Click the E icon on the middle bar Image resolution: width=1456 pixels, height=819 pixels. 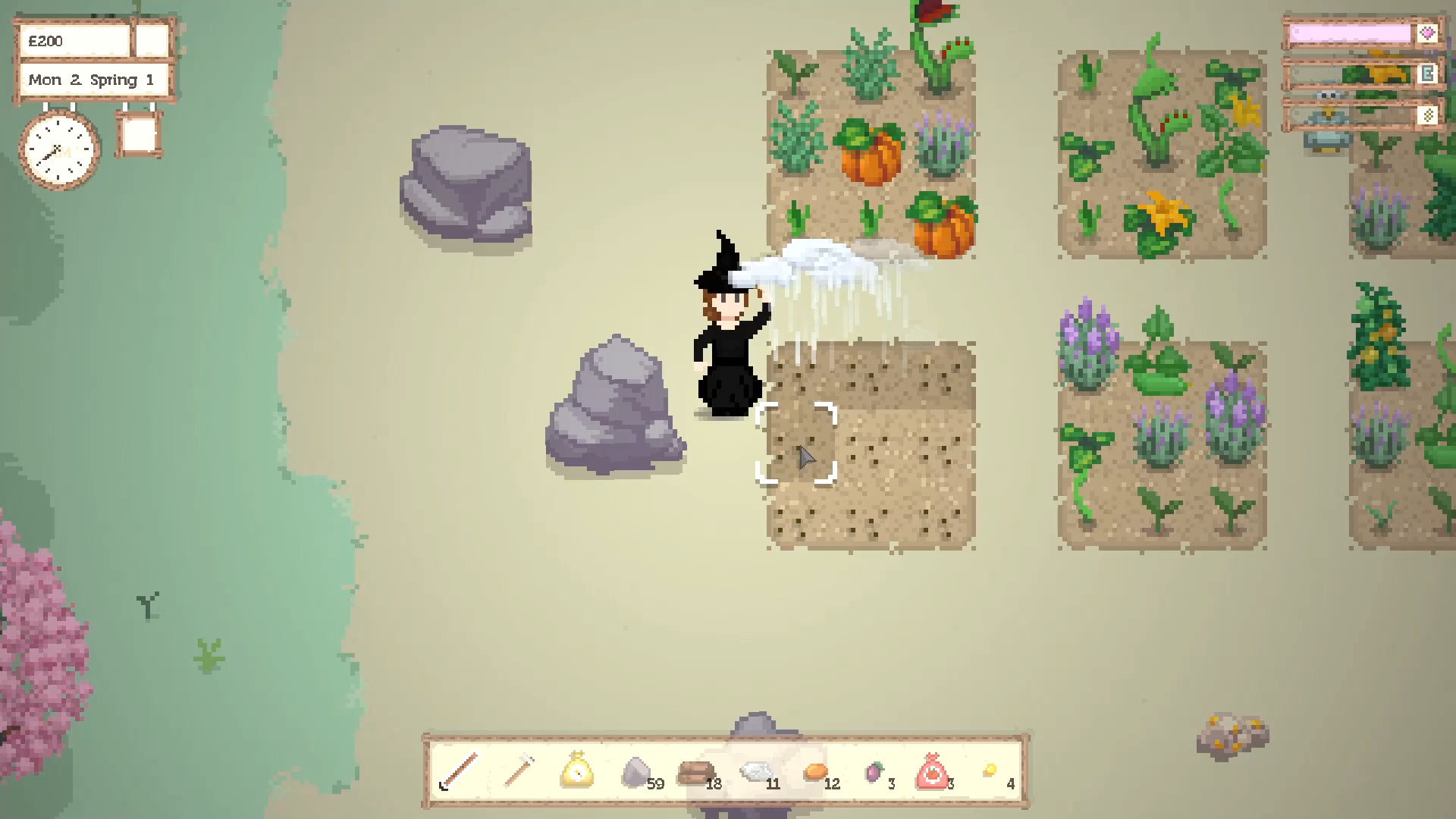(1428, 74)
